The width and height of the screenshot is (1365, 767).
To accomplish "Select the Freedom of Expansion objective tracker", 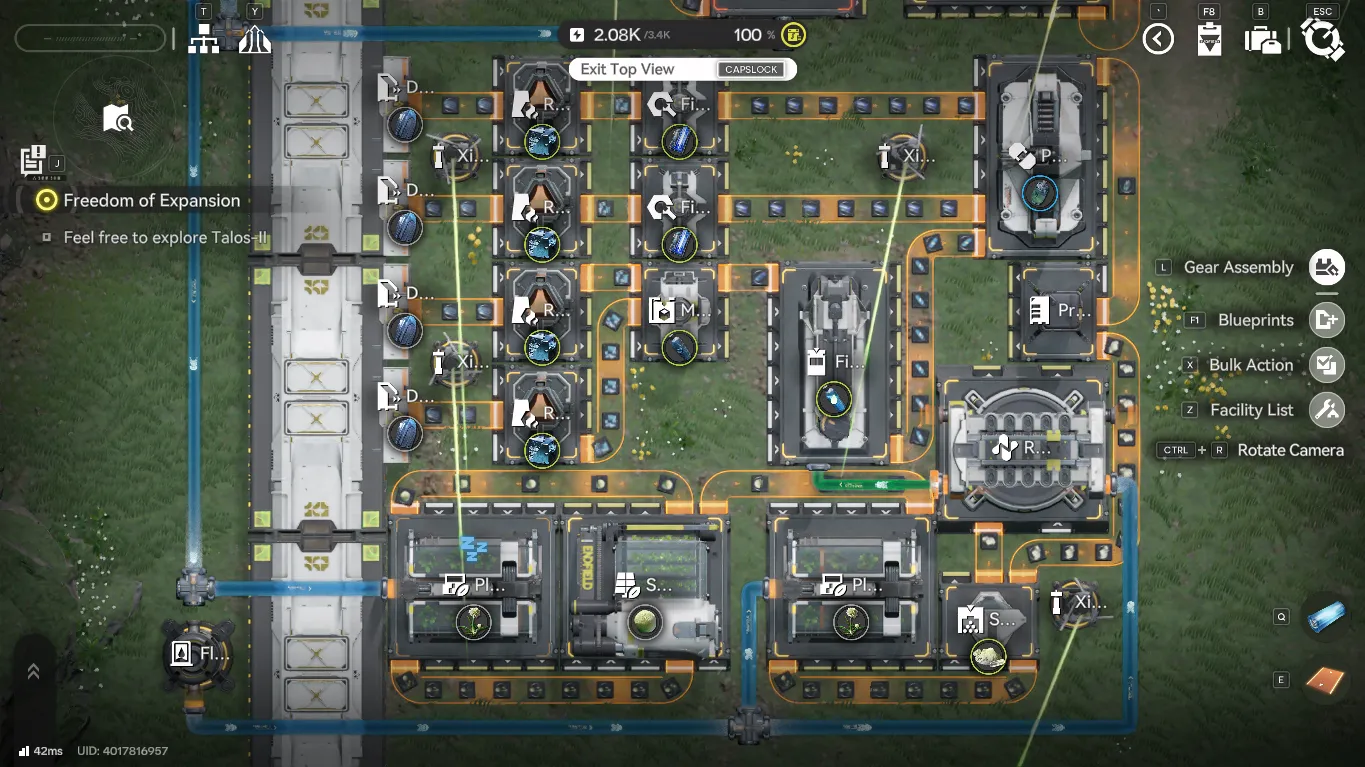I will 151,200.
